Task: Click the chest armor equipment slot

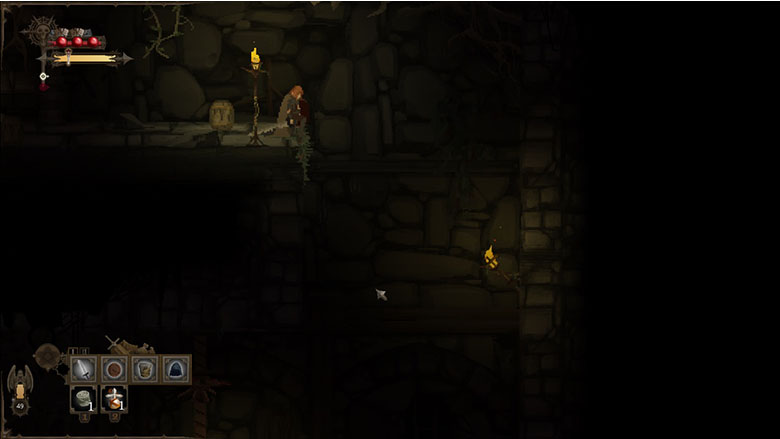Action: pos(145,369)
